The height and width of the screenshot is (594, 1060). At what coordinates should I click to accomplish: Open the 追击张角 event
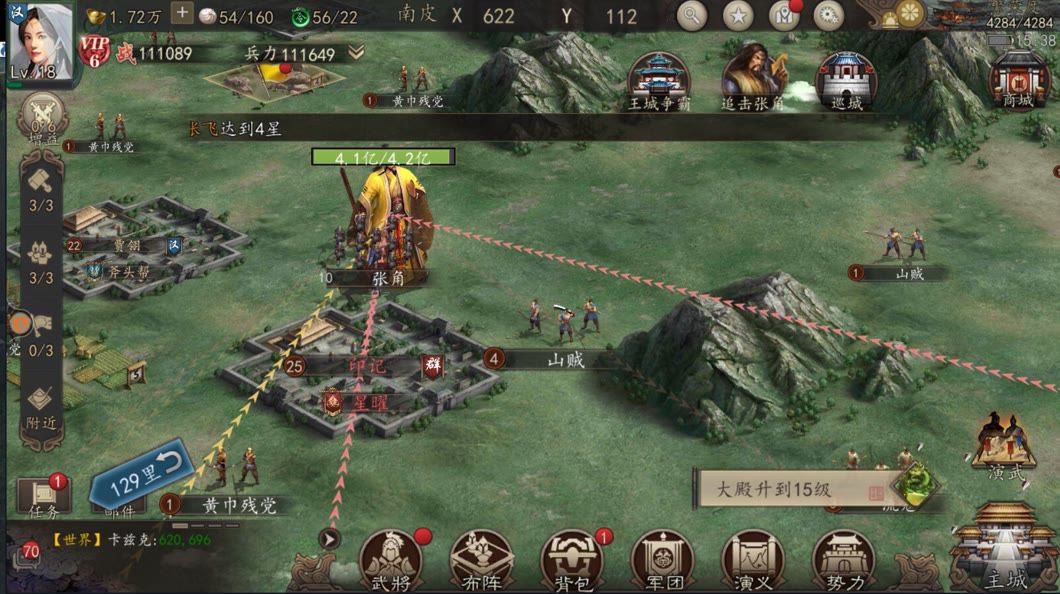753,76
